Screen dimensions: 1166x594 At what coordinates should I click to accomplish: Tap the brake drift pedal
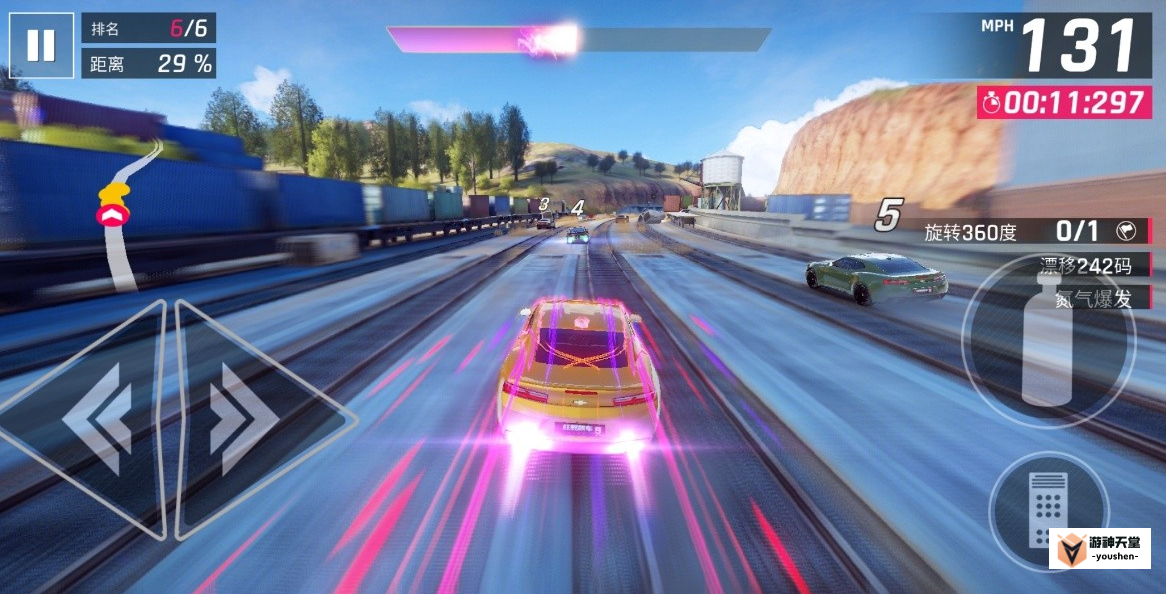click(x=1047, y=510)
